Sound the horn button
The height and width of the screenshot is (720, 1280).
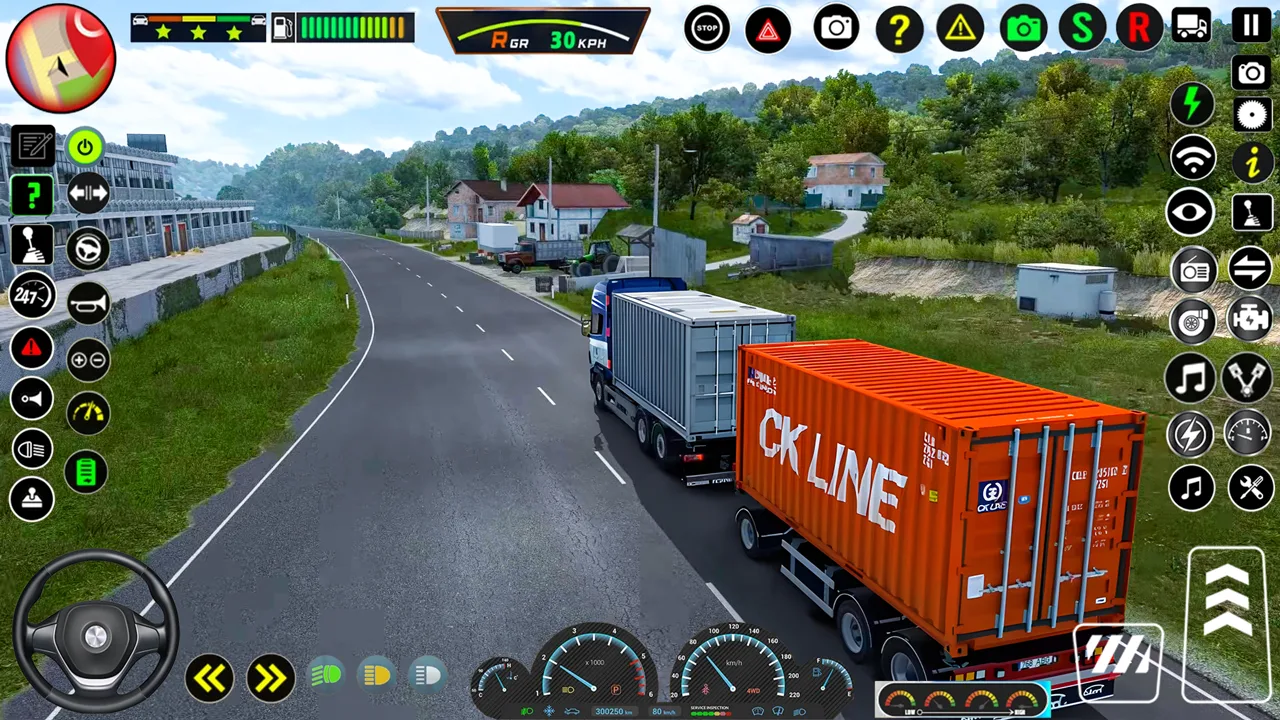coord(88,302)
